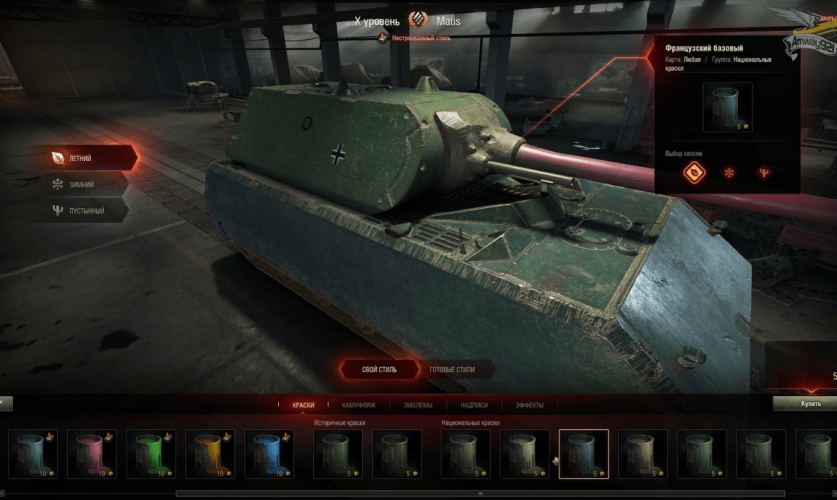Open the Камуфляж tab
The height and width of the screenshot is (500, 837).
tap(359, 405)
